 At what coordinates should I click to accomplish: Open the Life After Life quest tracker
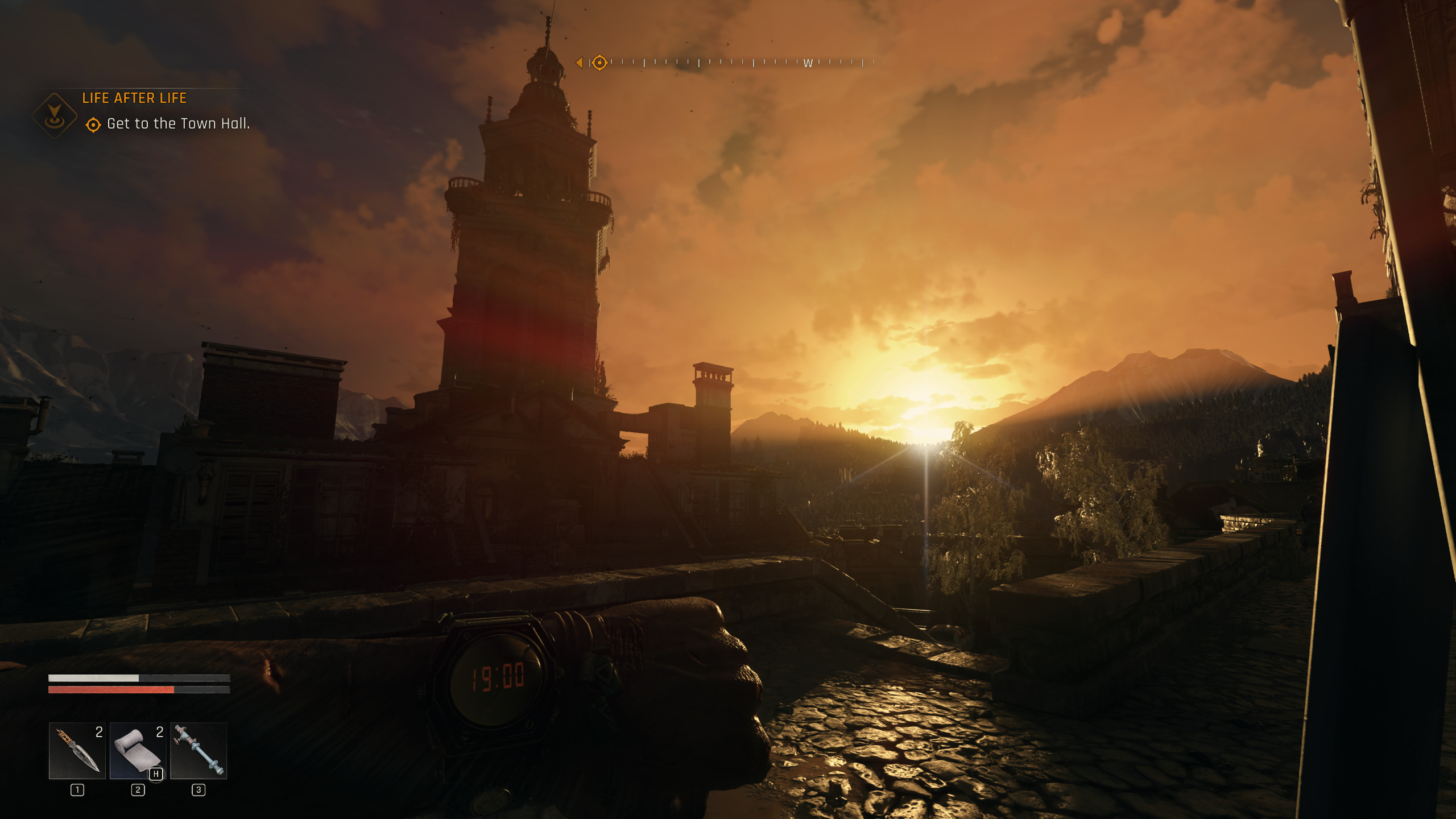134,98
